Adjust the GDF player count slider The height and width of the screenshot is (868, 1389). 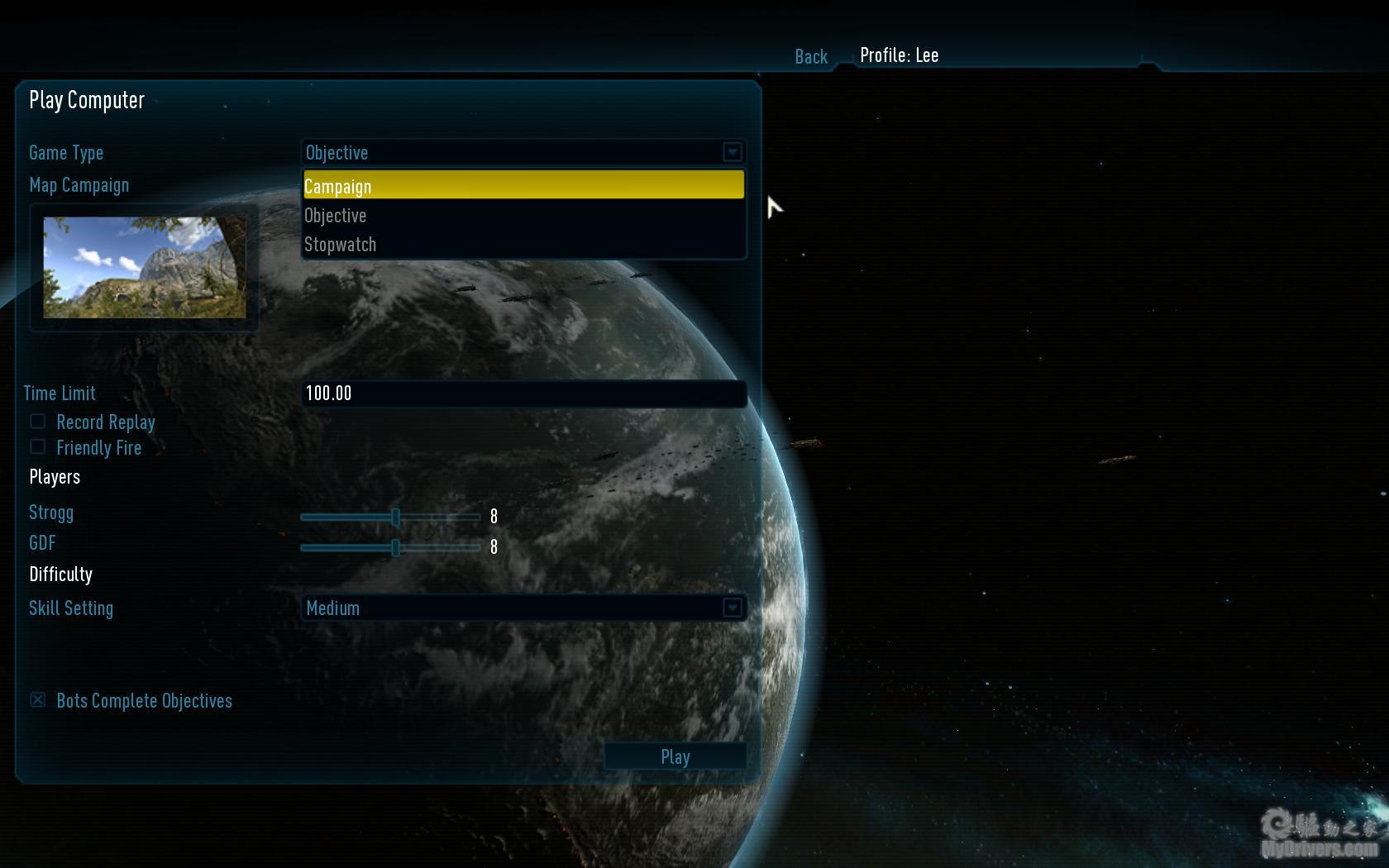click(396, 547)
